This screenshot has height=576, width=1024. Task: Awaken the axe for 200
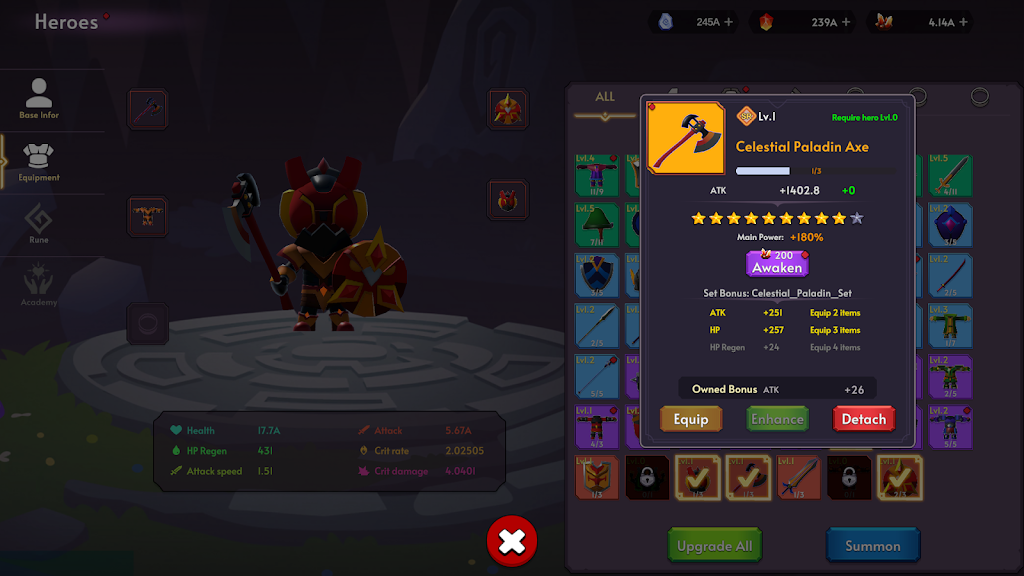pos(777,263)
